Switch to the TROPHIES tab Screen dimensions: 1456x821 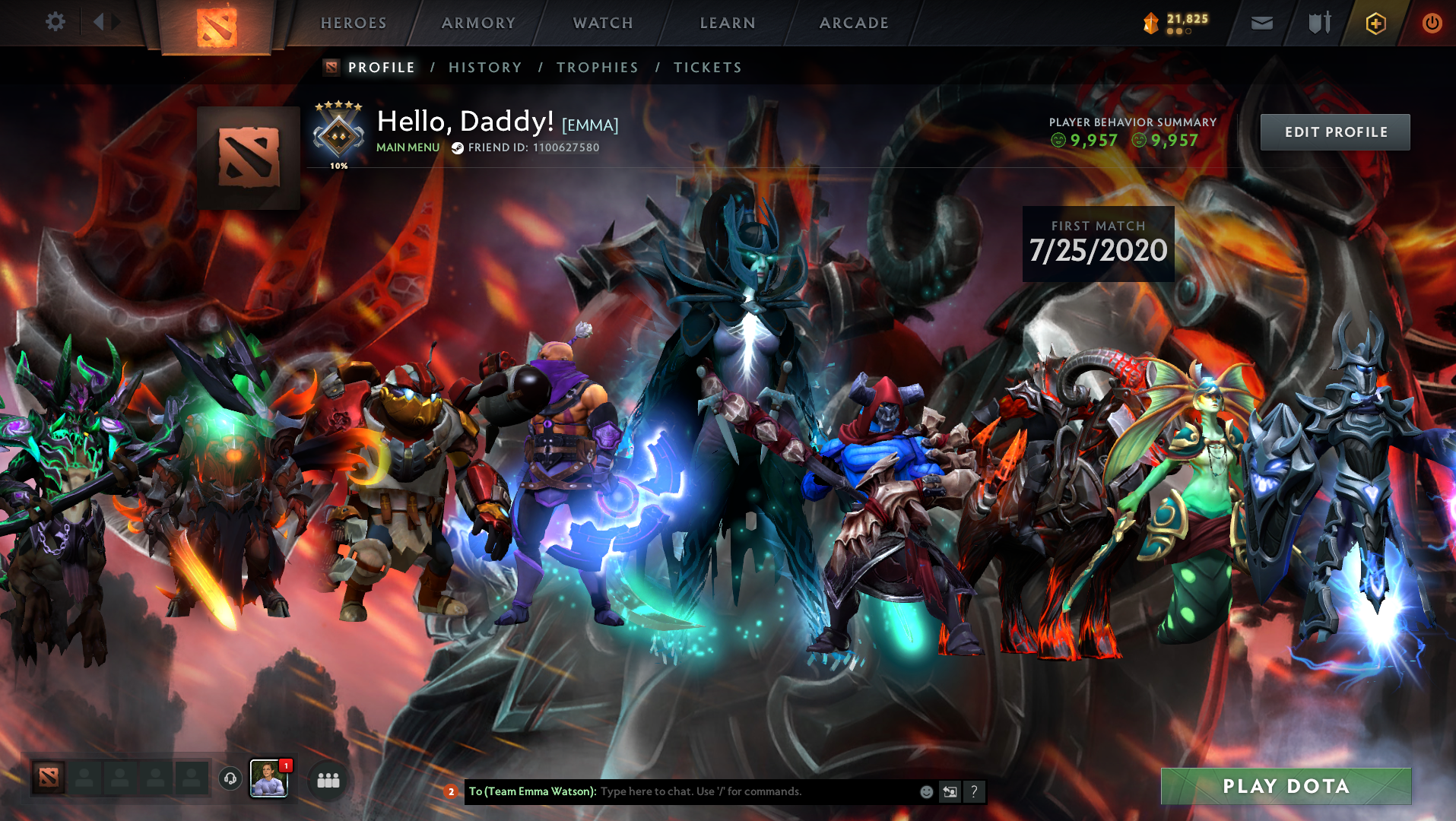pos(597,67)
